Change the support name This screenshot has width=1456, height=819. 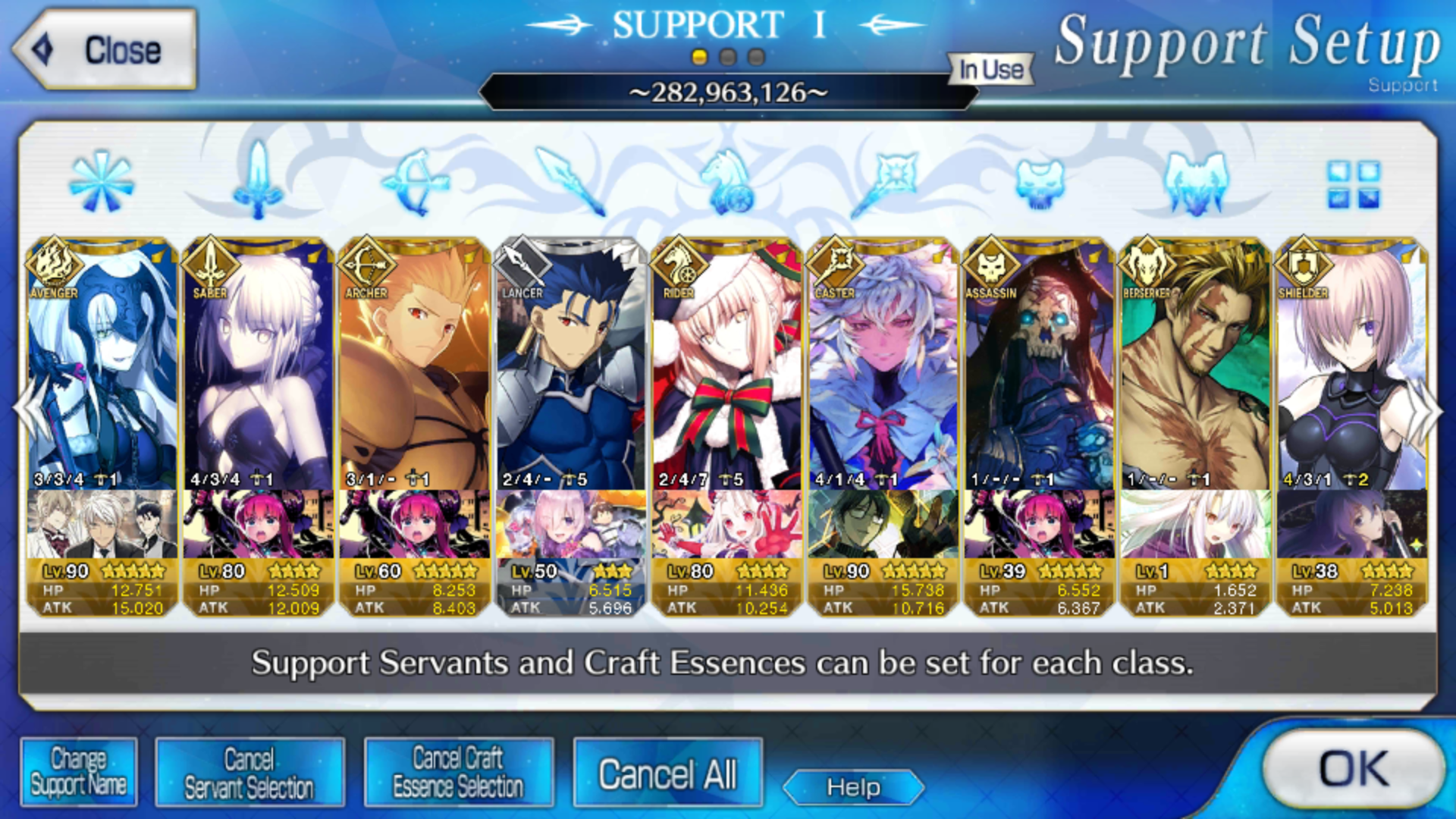click(x=79, y=773)
